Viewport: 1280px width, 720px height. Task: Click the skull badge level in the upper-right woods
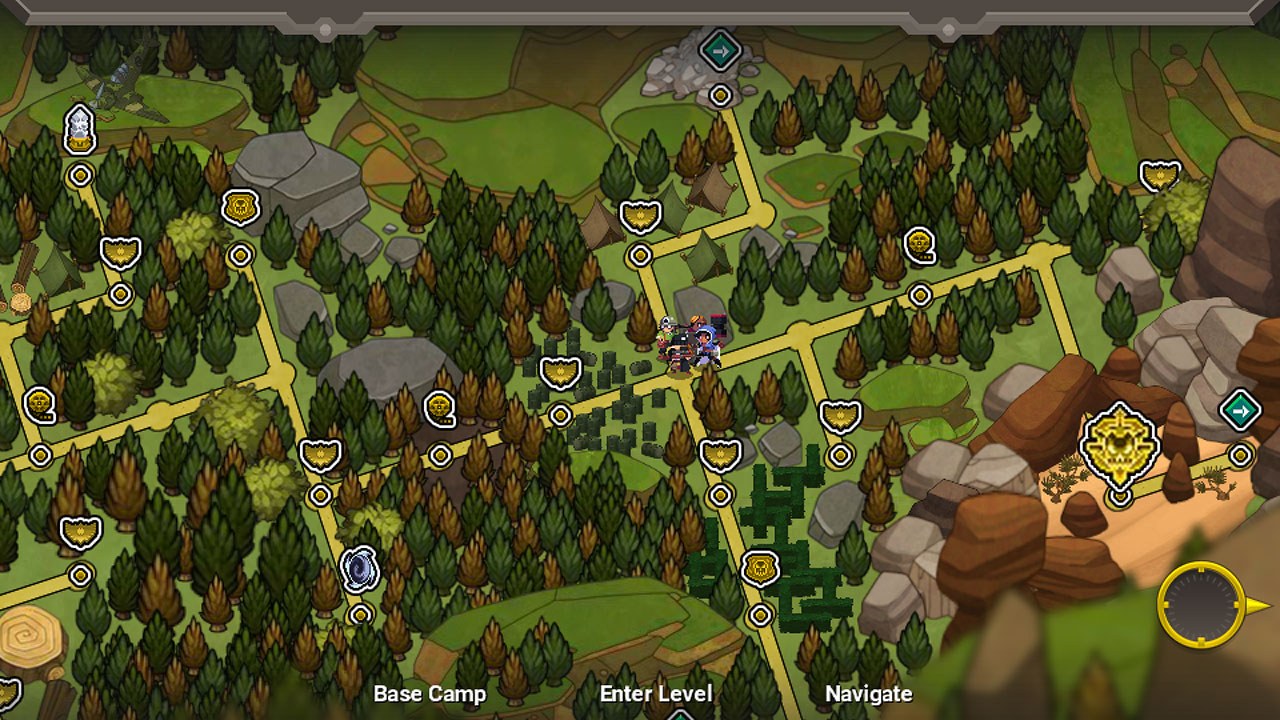click(919, 241)
